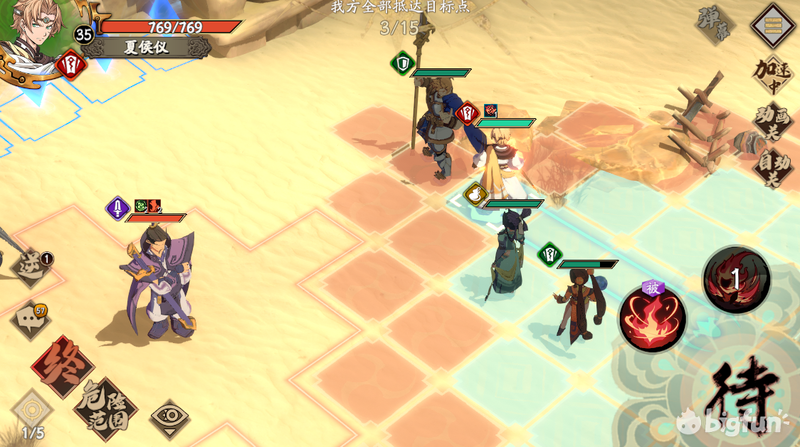Activate the flame passive skill icon
The image size is (800, 447).
[652, 319]
